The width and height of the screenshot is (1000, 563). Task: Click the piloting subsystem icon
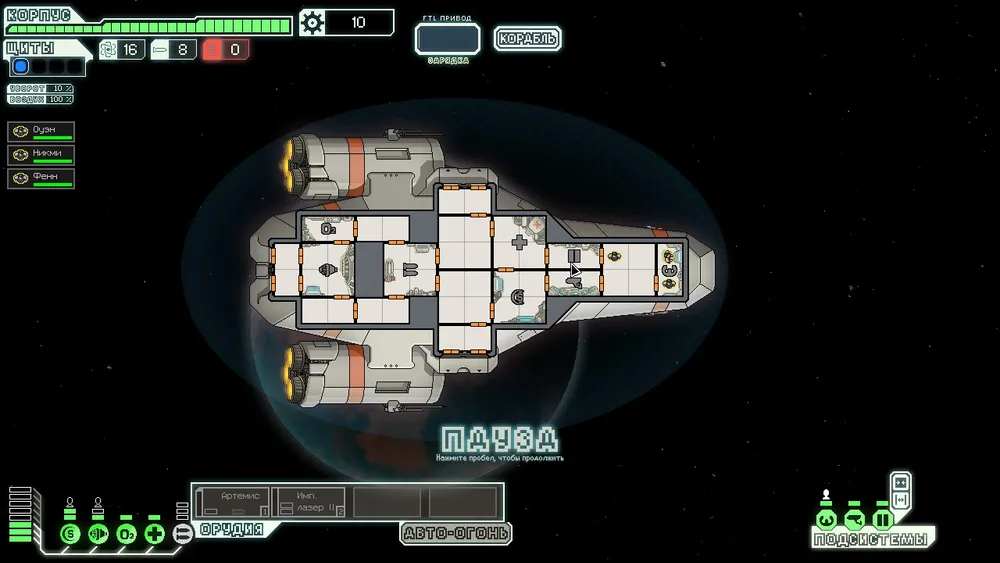tap(826, 520)
